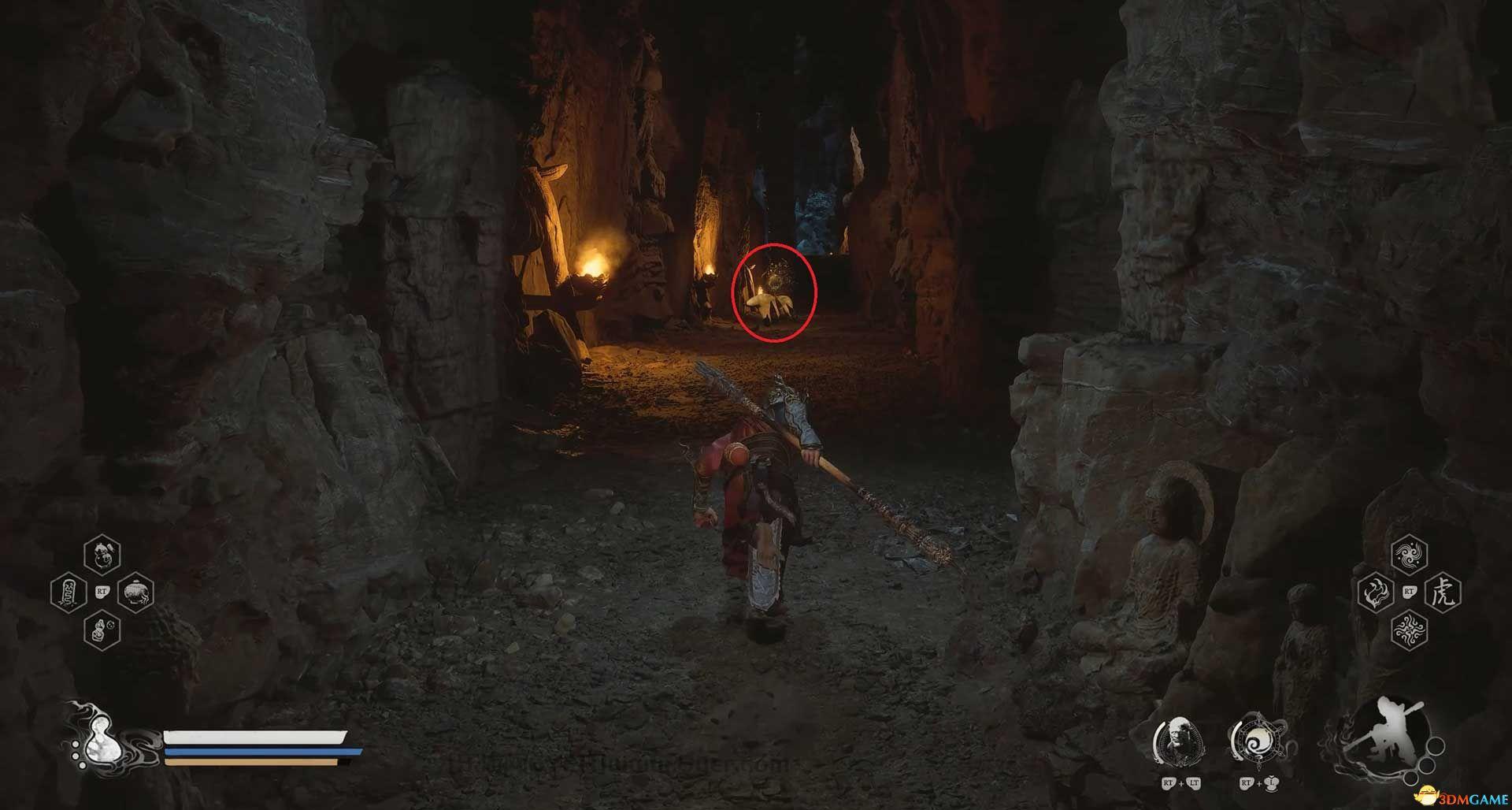The image size is (1512, 810).
Task: Use the snake talisman item slot
Action: (x=68, y=593)
